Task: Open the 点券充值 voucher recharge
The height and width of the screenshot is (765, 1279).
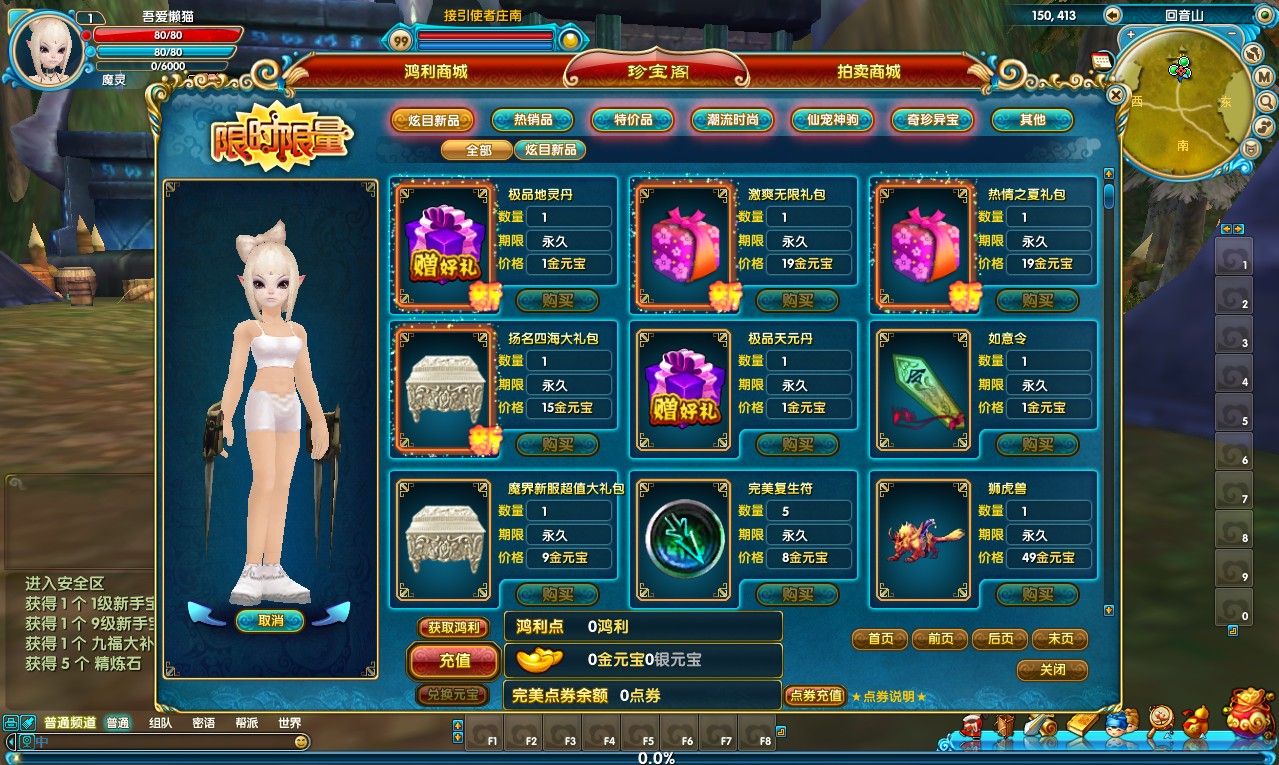Action: point(815,696)
